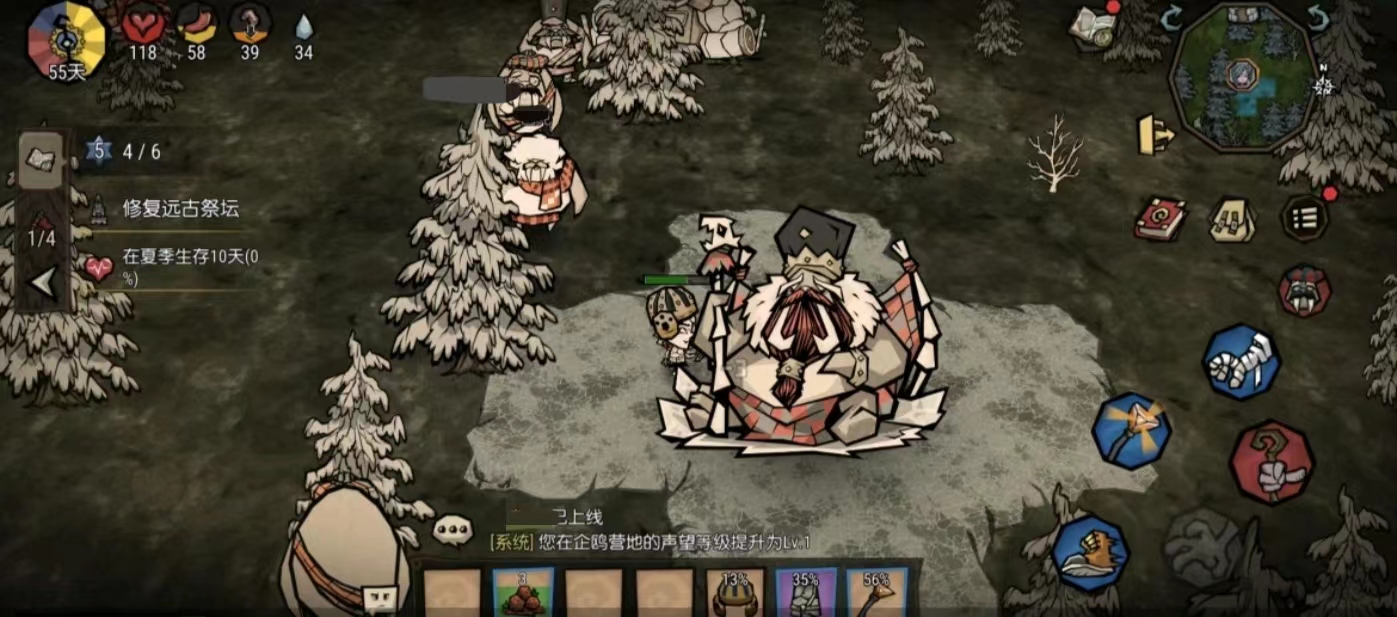Open the red spiral-cover book
Image resolution: width=1397 pixels, height=617 pixels.
1160,218
